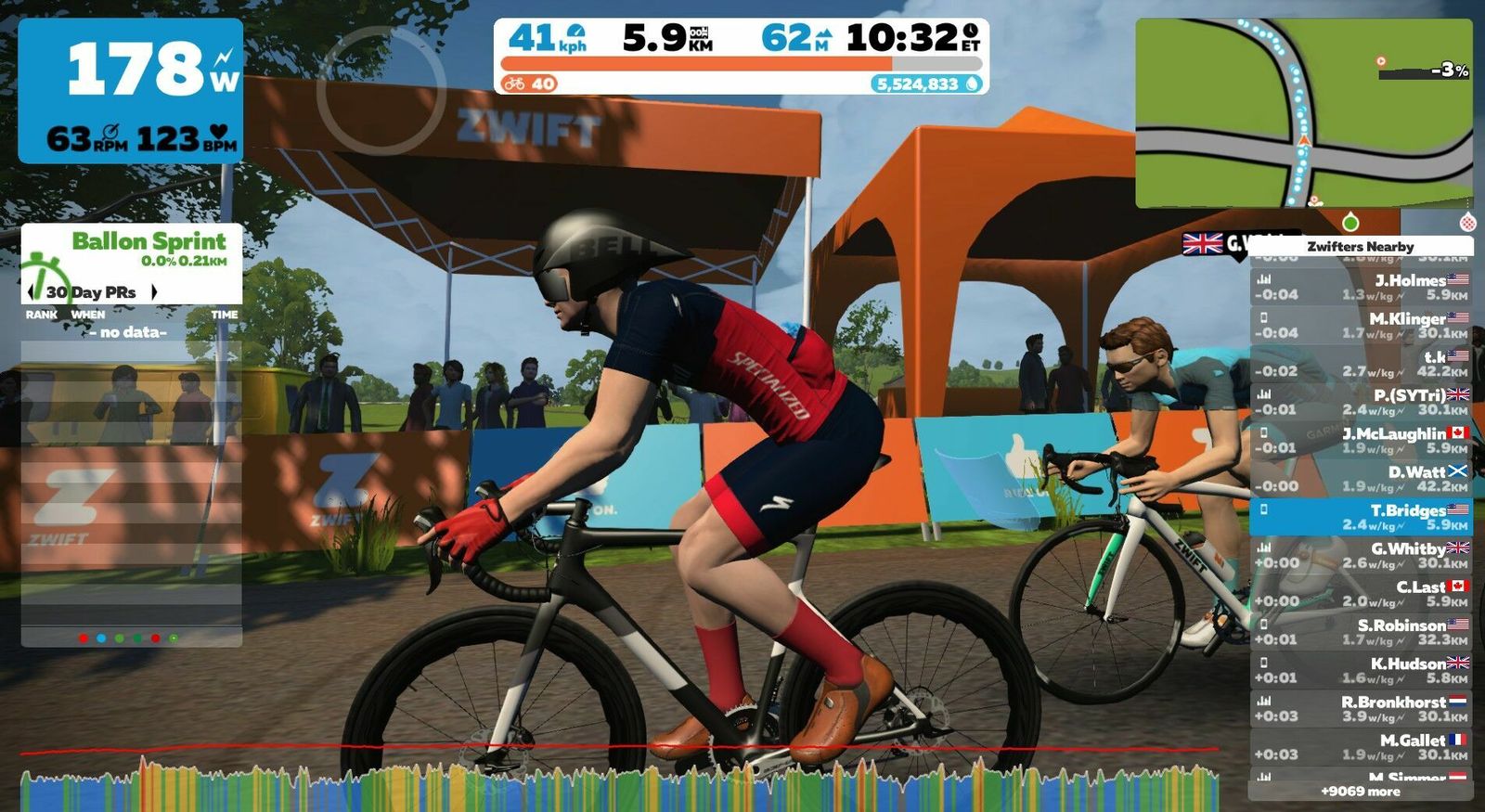The width and height of the screenshot is (1485, 812).
Task: Select J.McLaughlin in the nearby list
Action: pos(1360,440)
